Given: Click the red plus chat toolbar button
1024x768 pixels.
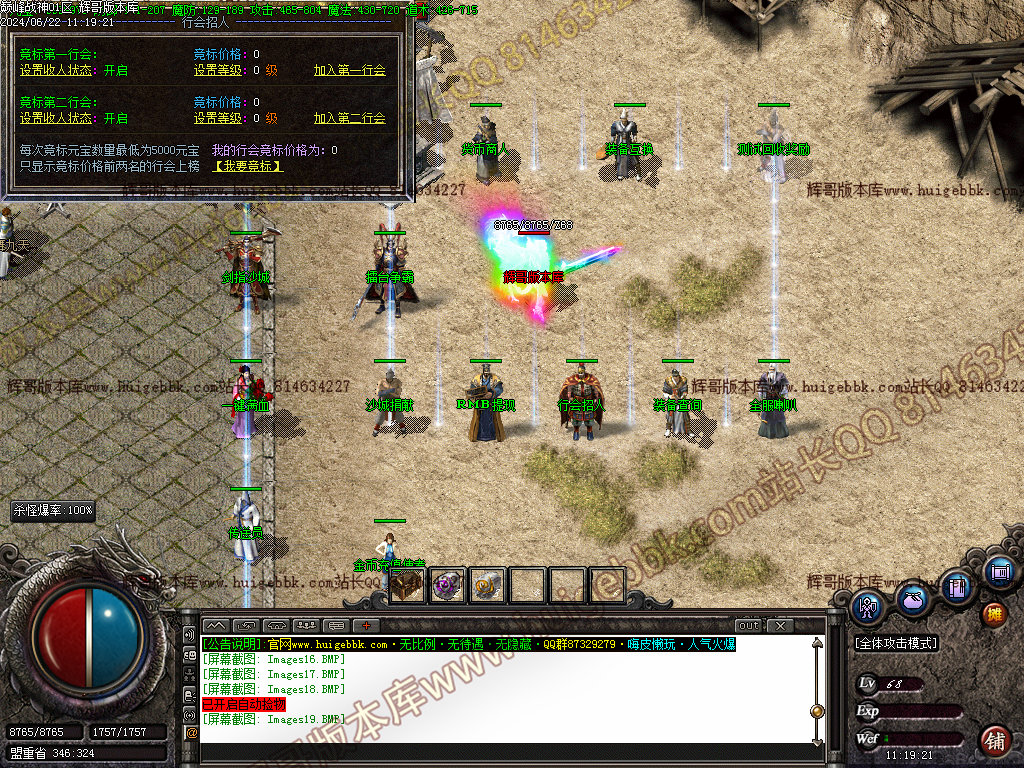Looking at the screenshot, I should point(367,625).
